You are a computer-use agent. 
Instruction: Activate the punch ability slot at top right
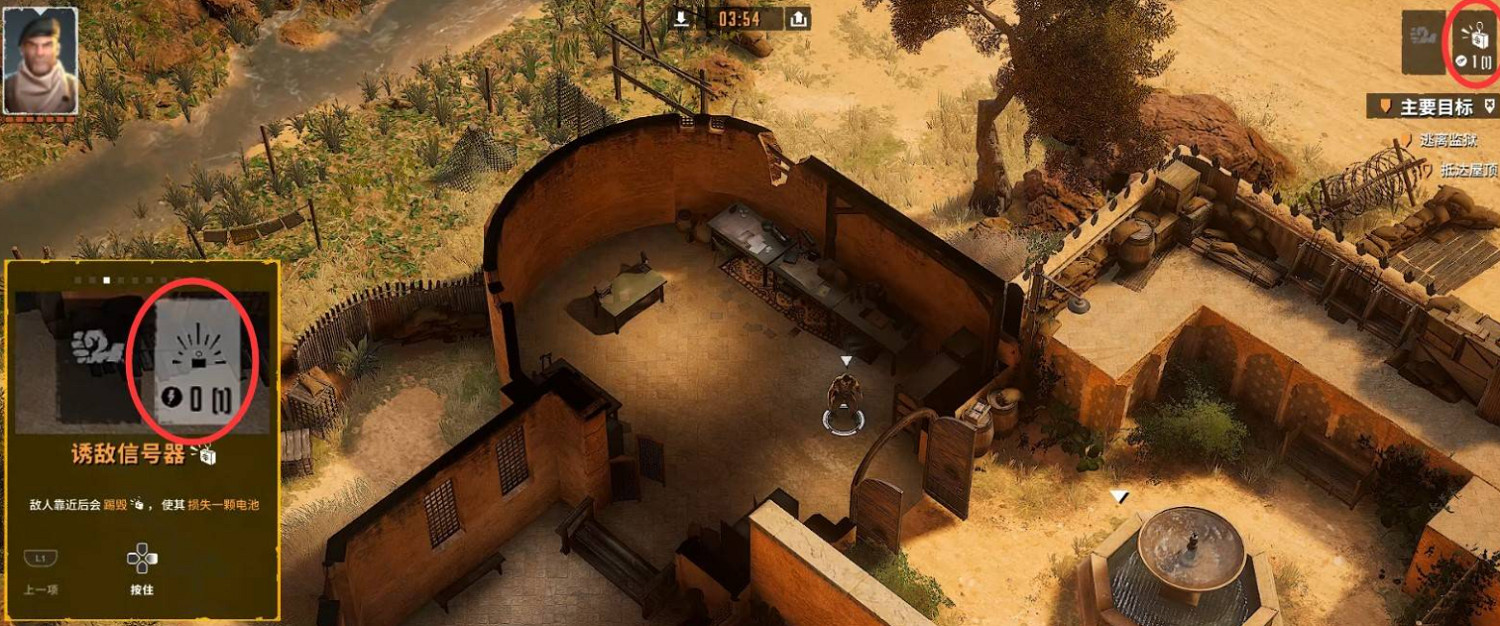click(x=1423, y=42)
